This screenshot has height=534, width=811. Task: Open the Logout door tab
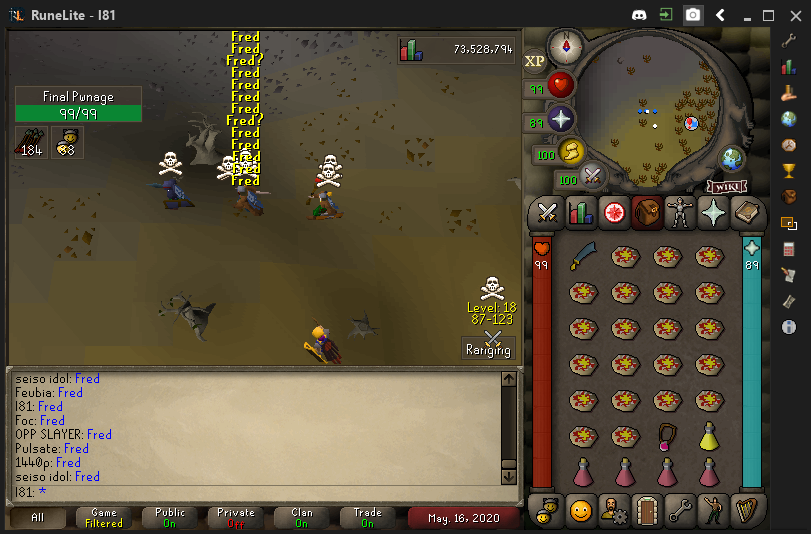point(647,509)
